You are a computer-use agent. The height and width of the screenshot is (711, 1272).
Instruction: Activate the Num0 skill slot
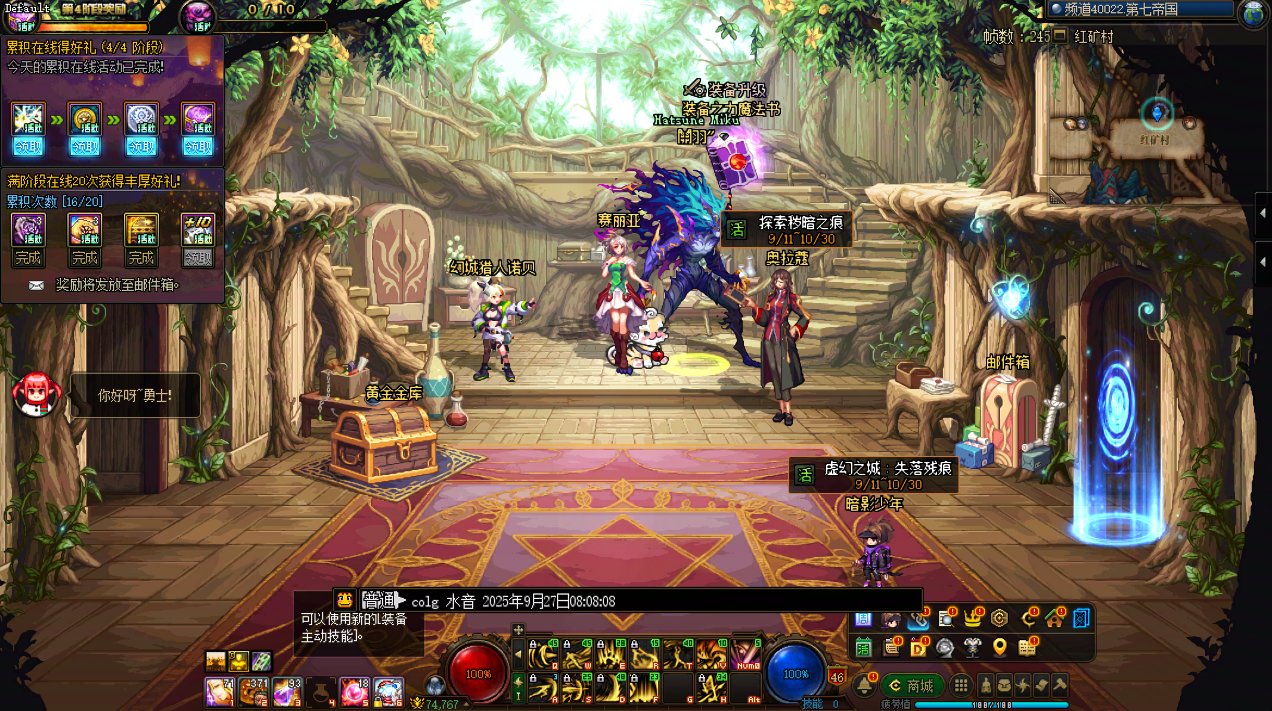[x=744, y=655]
